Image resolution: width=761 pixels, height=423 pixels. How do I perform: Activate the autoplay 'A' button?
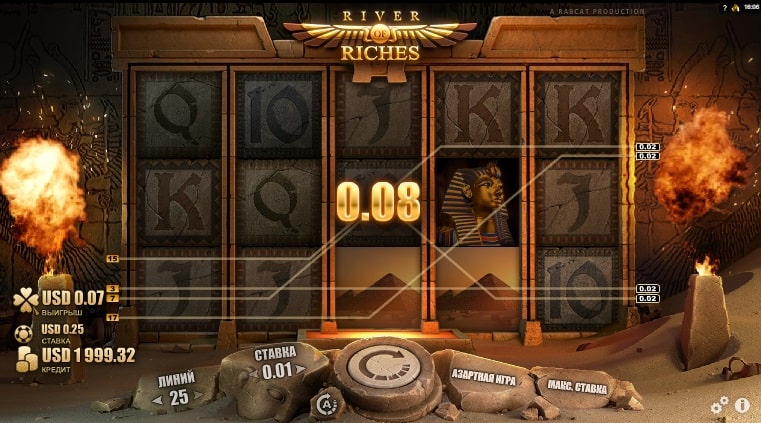click(x=324, y=404)
